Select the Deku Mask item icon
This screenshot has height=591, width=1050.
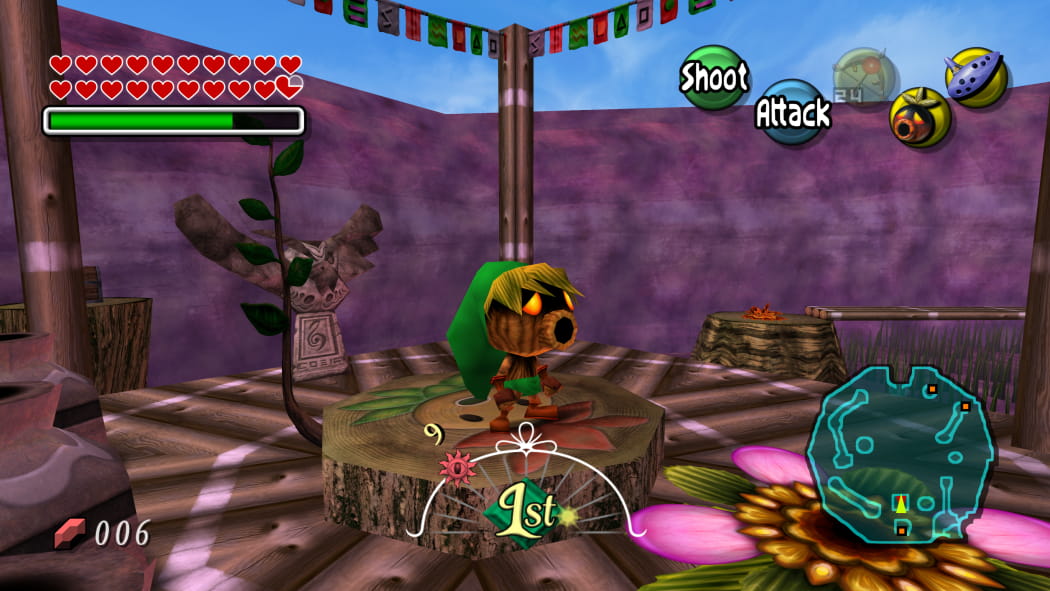(x=919, y=117)
